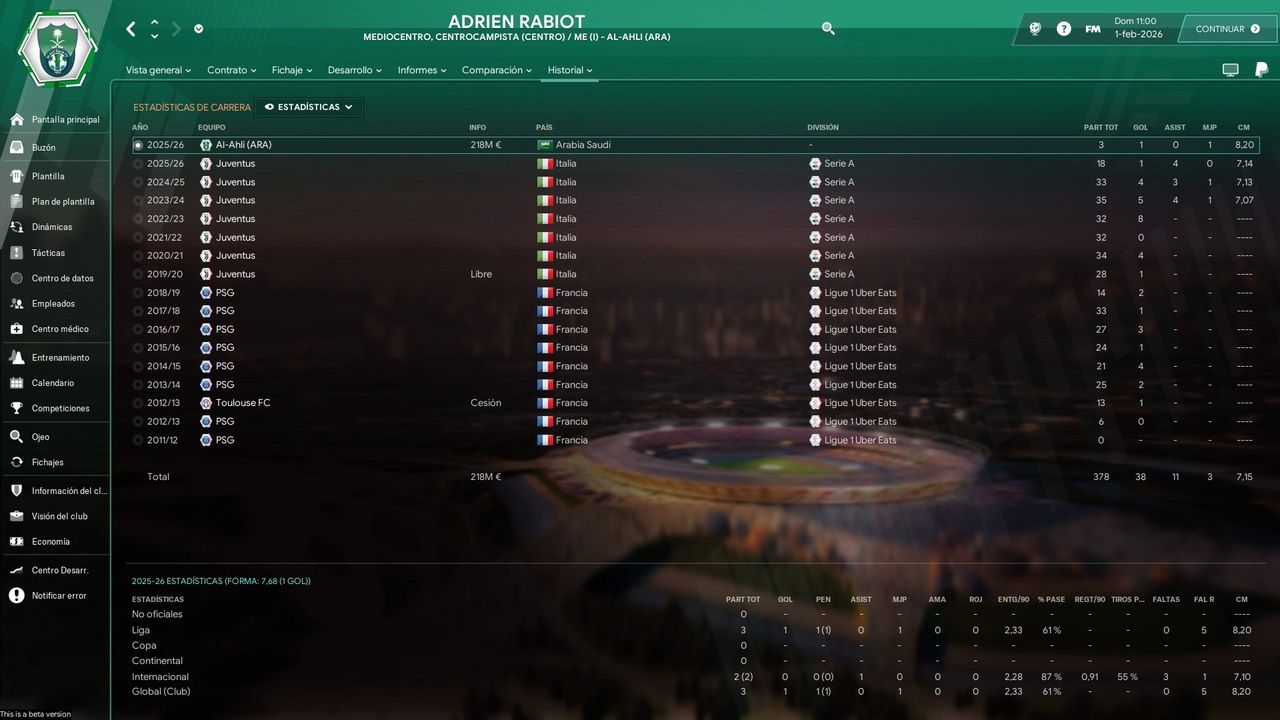The image size is (1280, 720).
Task: Open the Contrato menu
Action: click(x=231, y=70)
